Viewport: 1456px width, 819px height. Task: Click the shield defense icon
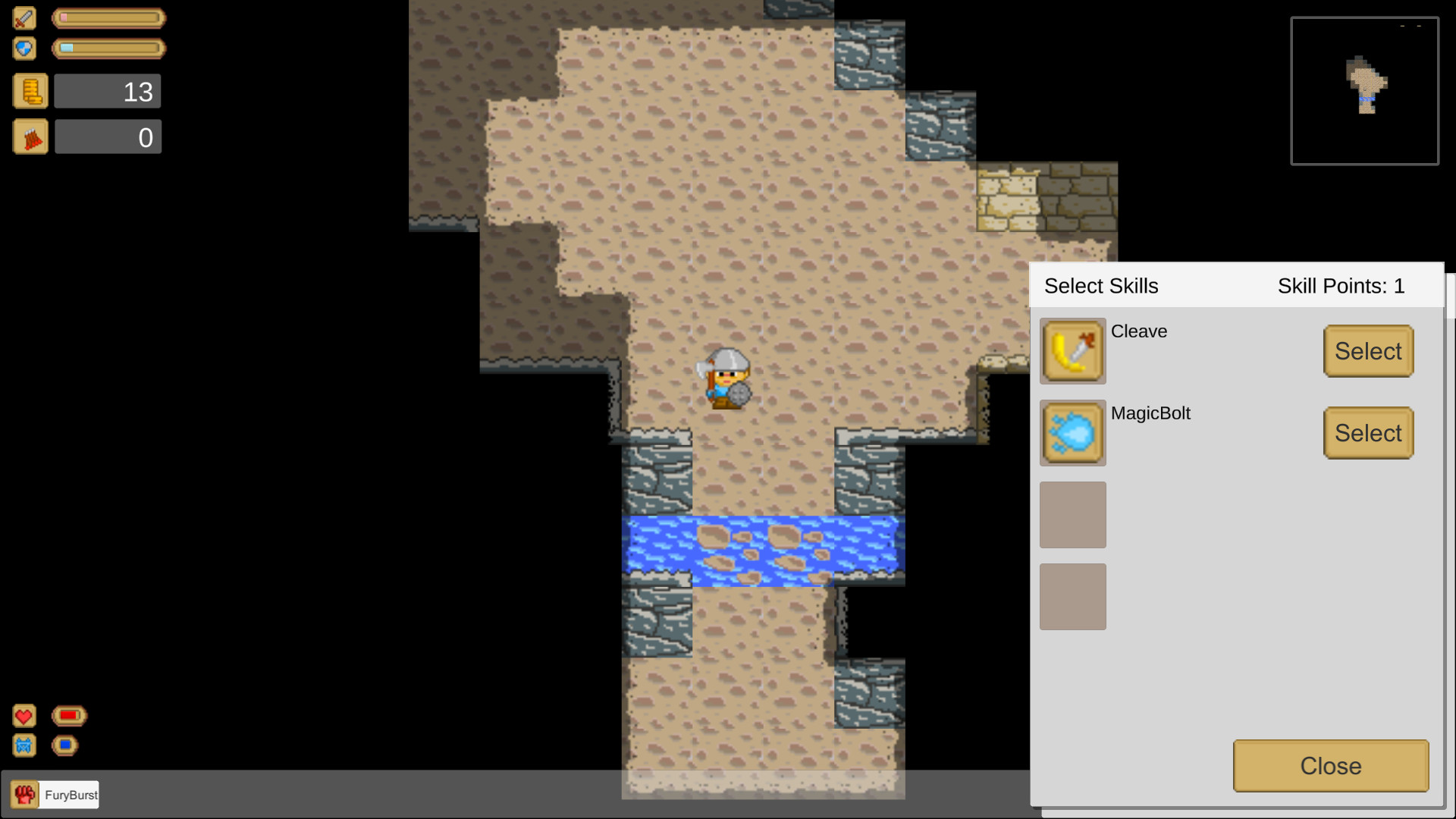(x=24, y=48)
